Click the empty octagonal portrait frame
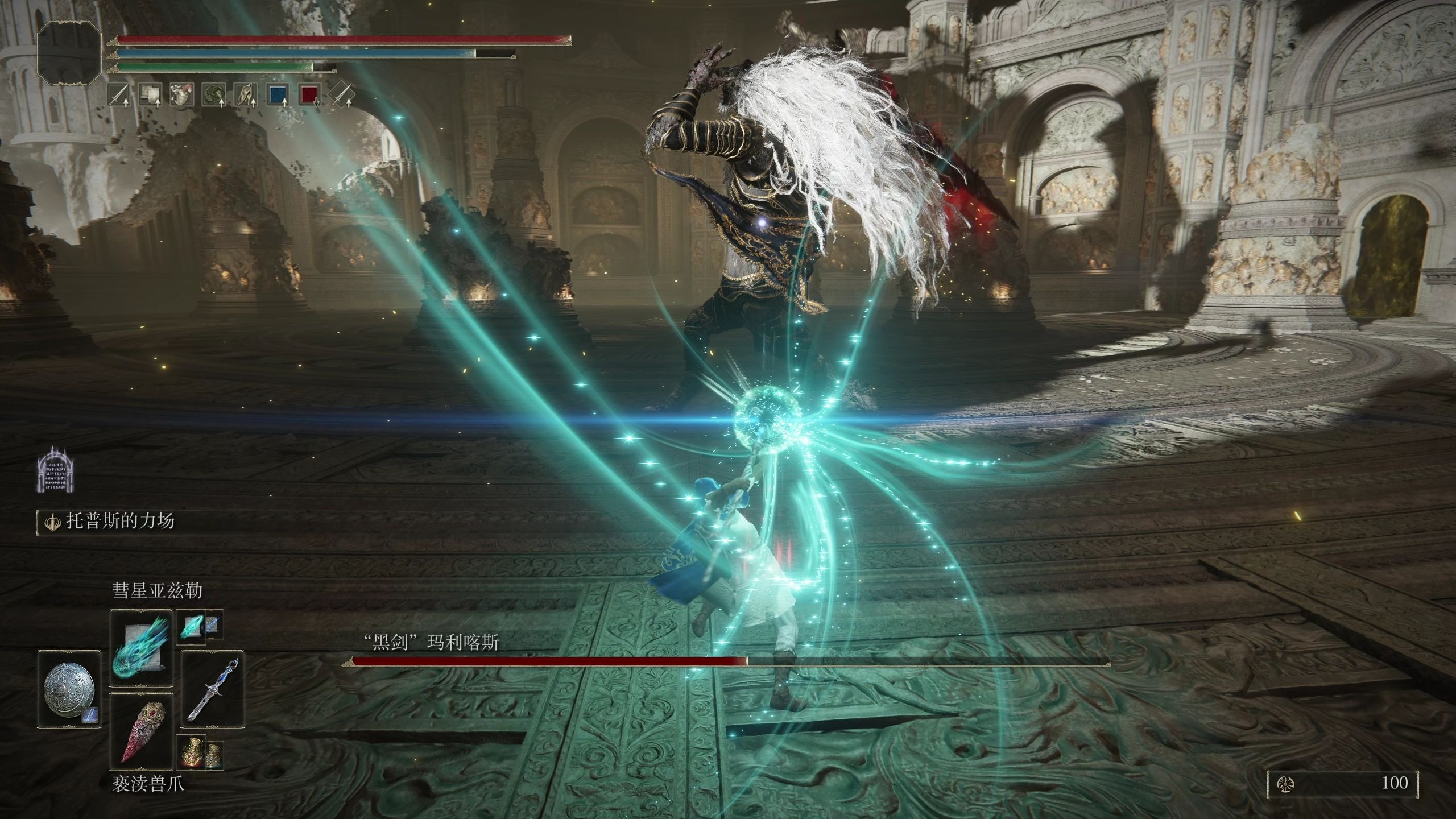The height and width of the screenshot is (819, 1456). (69, 52)
